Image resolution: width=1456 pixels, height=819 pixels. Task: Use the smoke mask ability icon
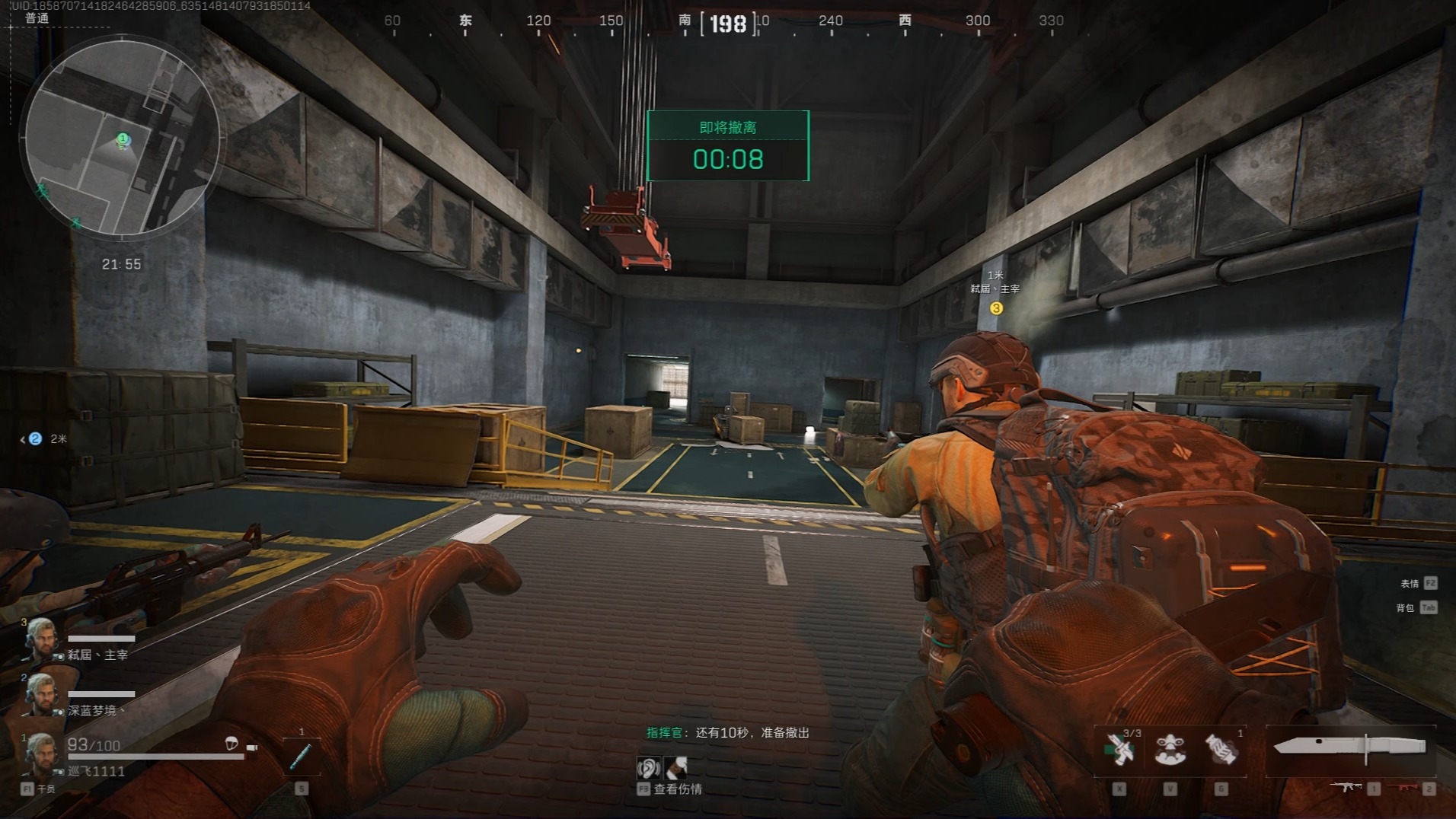[1170, 750]
